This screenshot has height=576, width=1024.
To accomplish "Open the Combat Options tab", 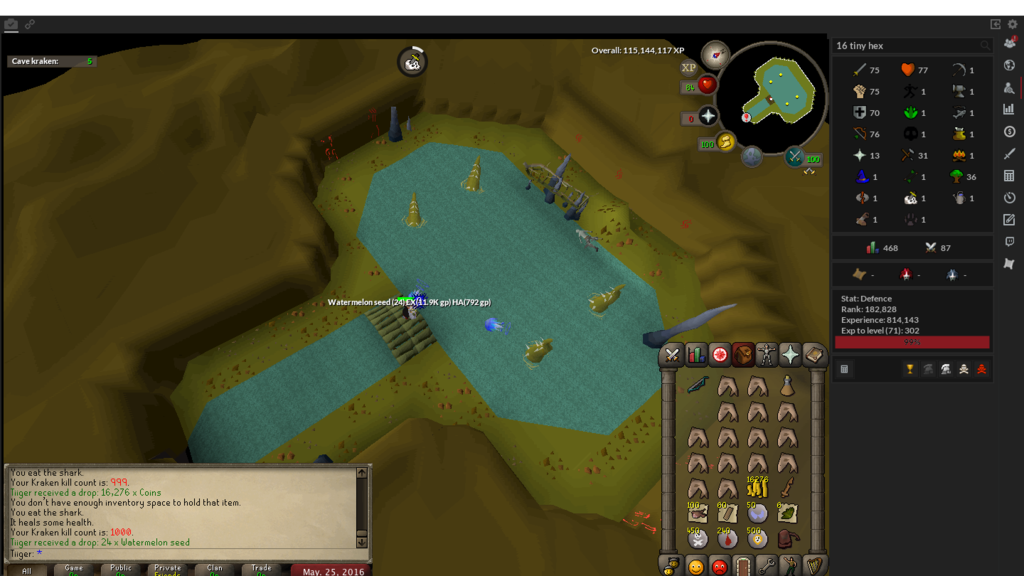I will [672, 355].
